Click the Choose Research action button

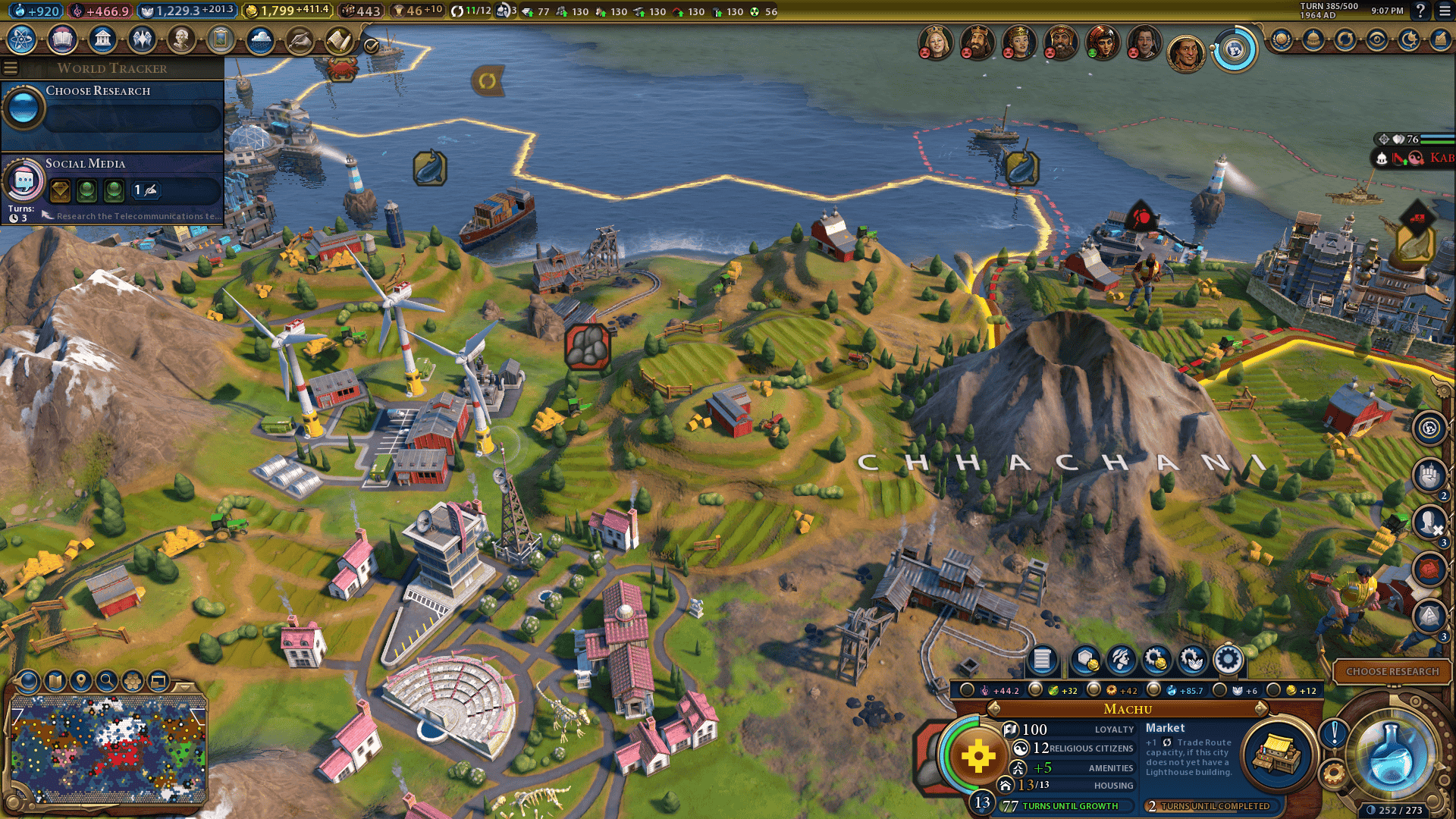pyautogui.click(x=1392, y=671)
